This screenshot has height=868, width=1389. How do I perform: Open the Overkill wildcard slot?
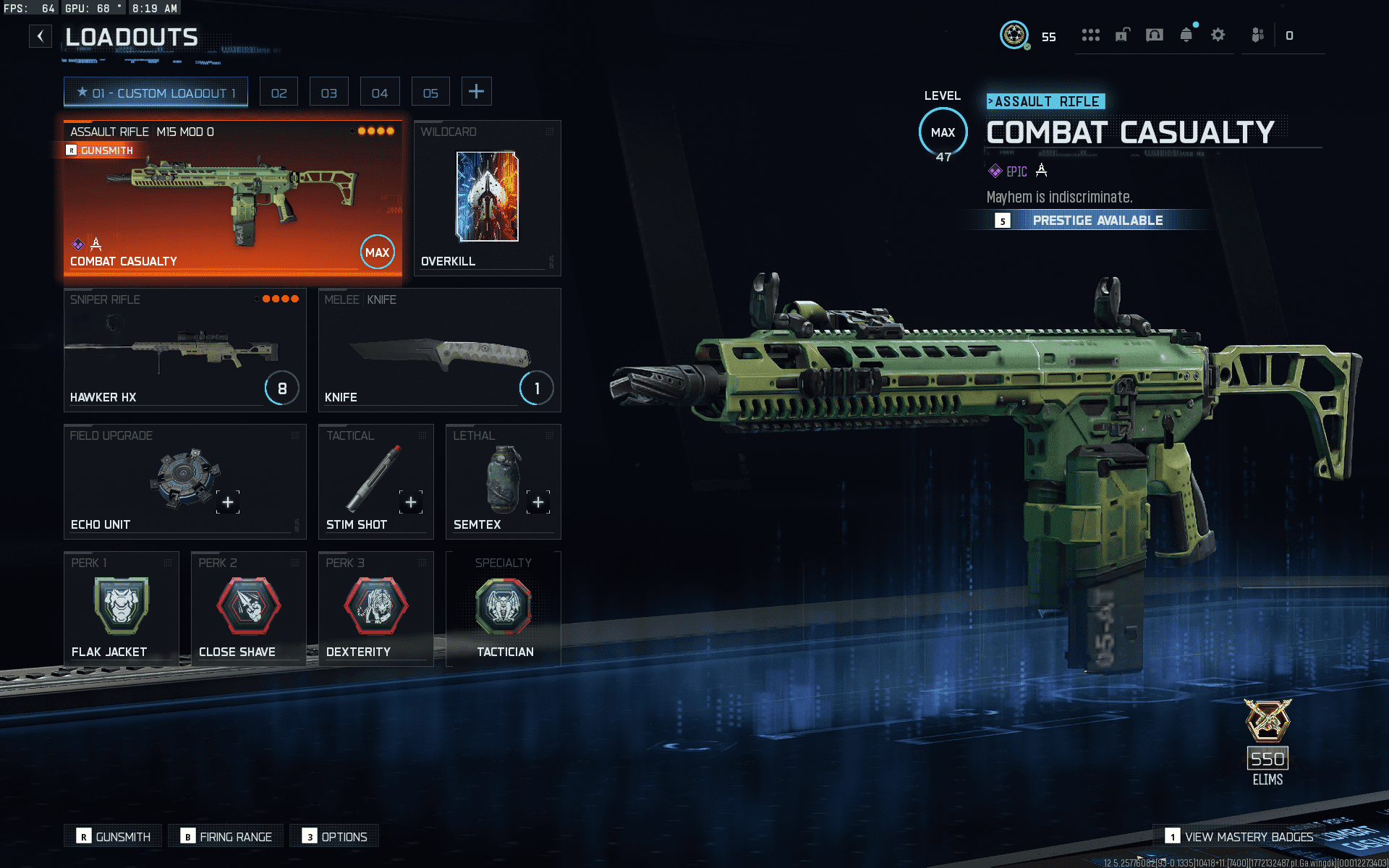pos(487,198)
